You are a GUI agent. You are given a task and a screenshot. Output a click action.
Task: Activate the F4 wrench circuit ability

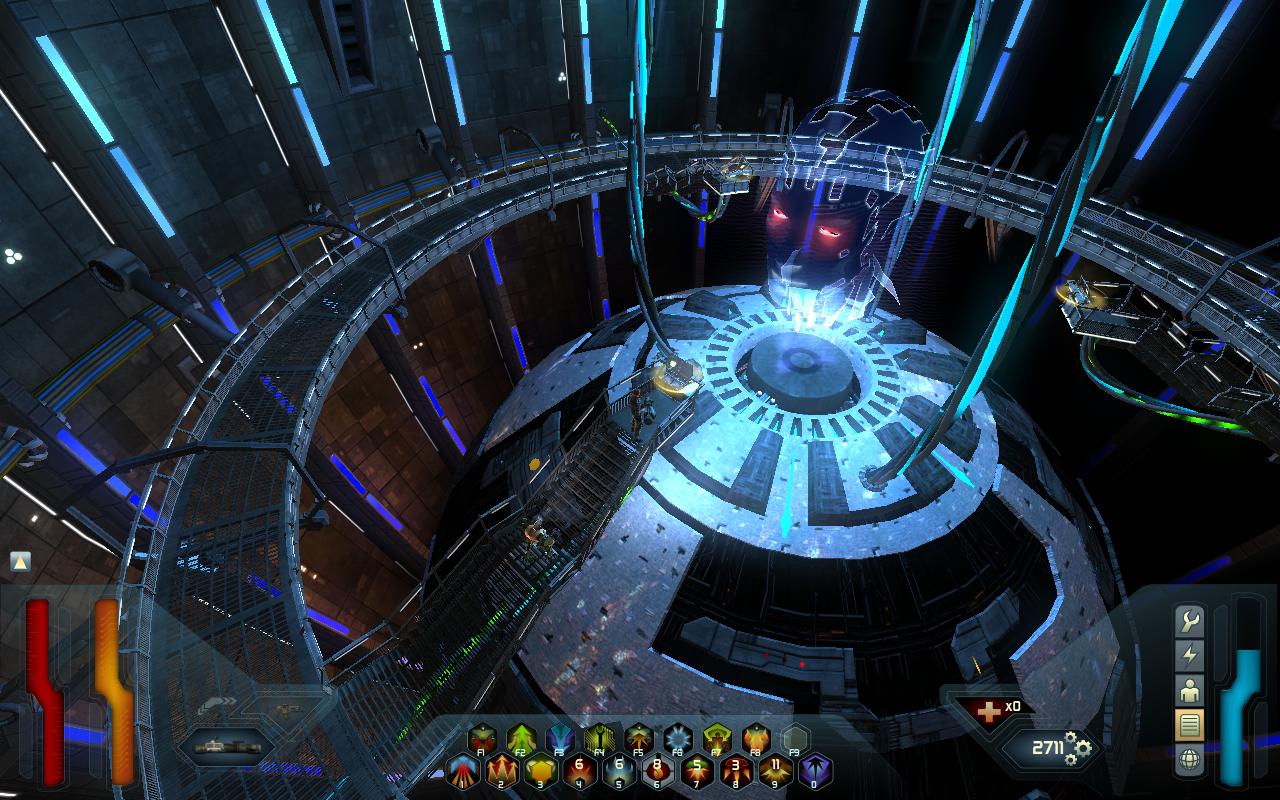[598, 738]
